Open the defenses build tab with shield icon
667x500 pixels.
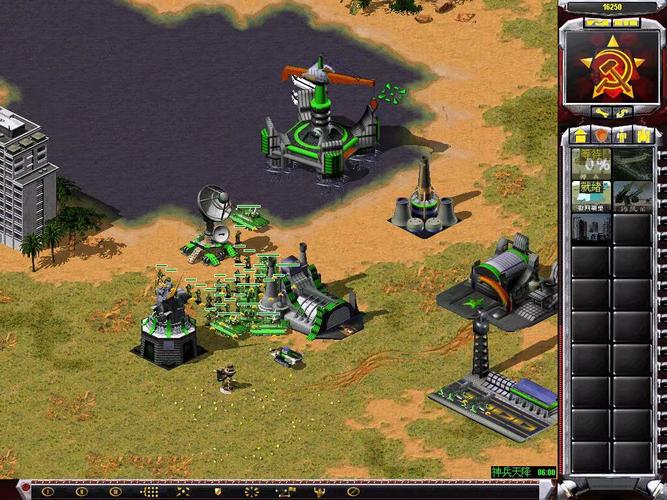(x=601, y=135)
